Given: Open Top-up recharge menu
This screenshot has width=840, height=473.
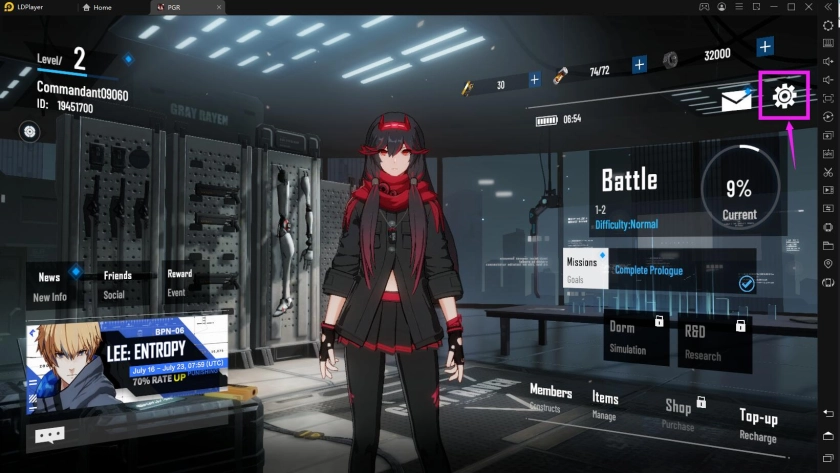Looking at the screenshot, I should pos(758,424).
